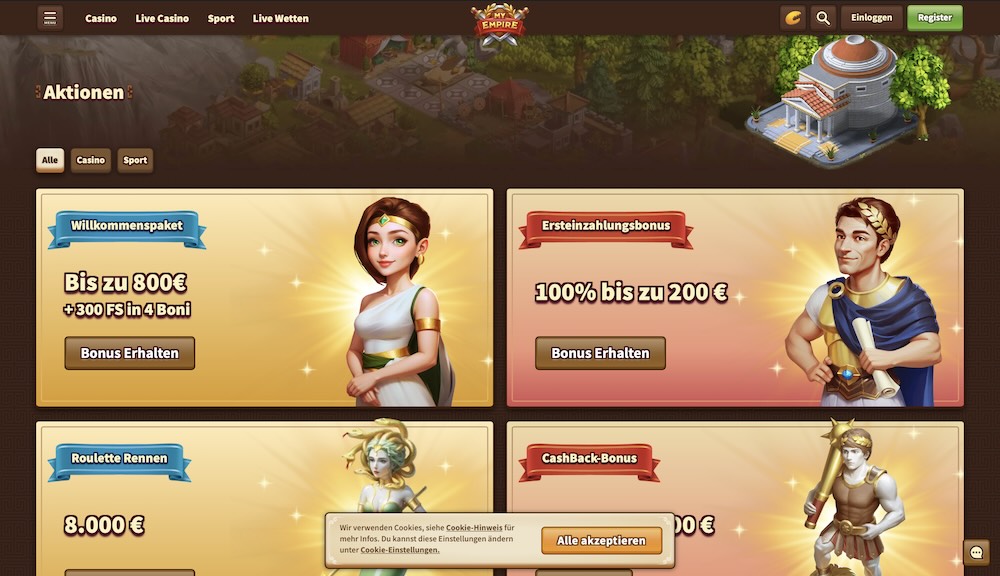The image size is (1000, 576).
Task: Switch to the Casino promotions filter
Action: [x=91, y=160]
